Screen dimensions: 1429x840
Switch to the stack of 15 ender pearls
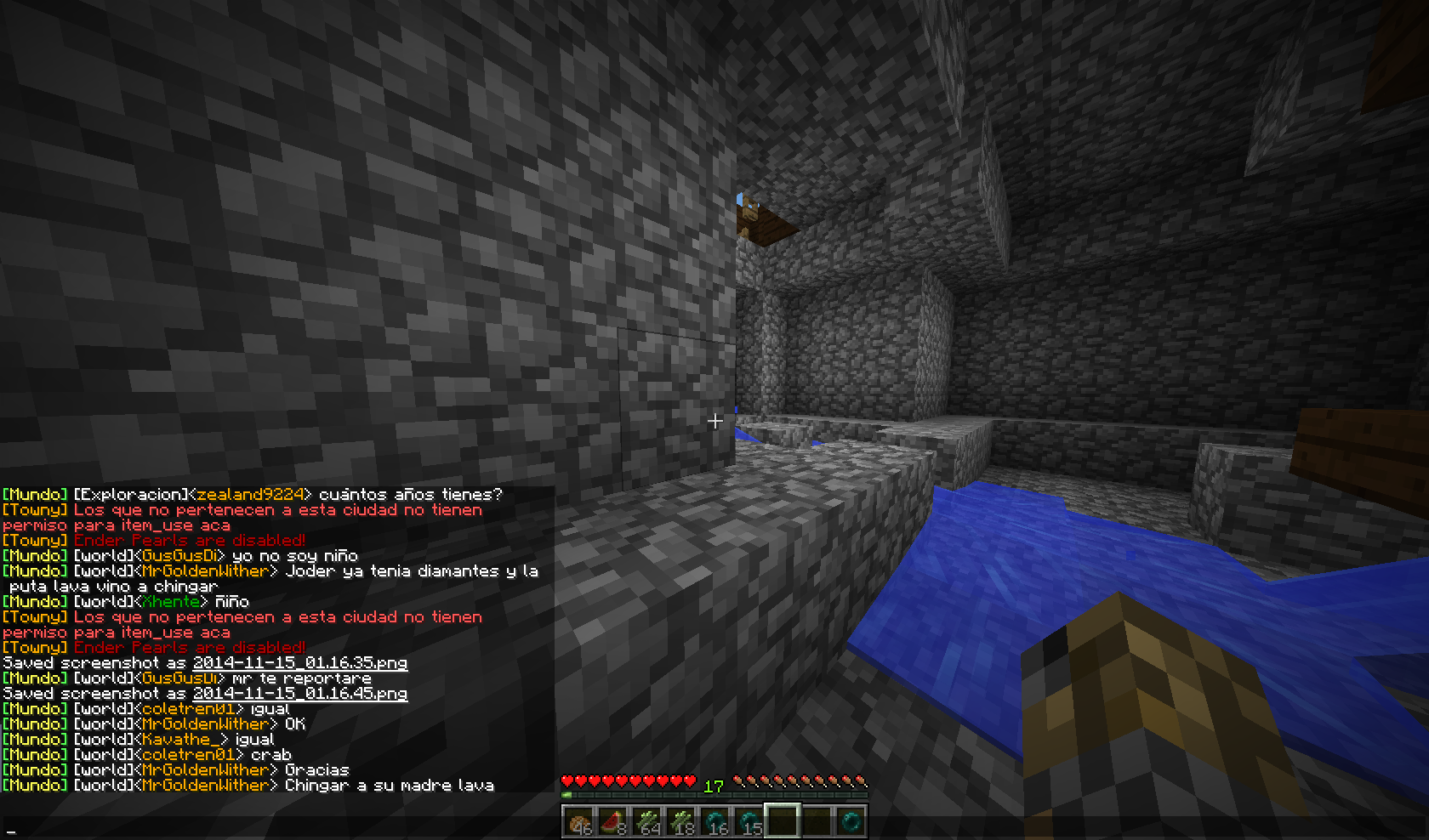click(749, 821)
